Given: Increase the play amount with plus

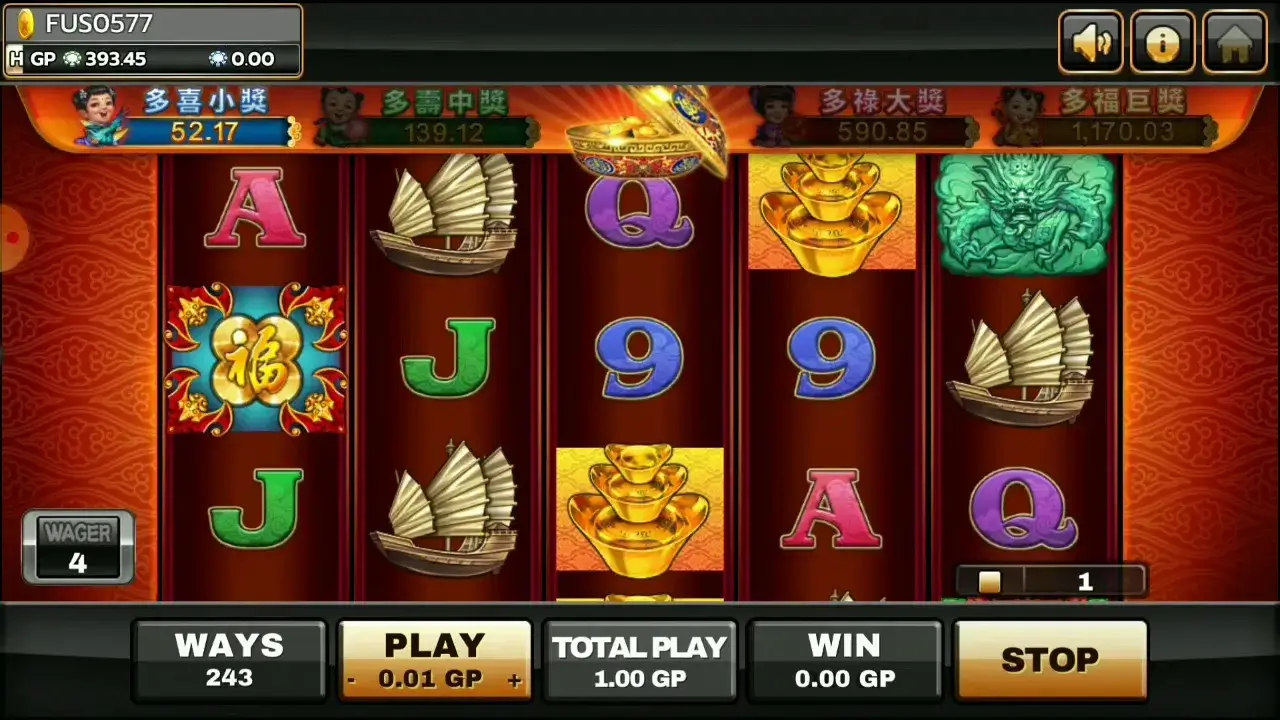Looking at the screenshot, I should pyautogui.click(x=515, y=680).
